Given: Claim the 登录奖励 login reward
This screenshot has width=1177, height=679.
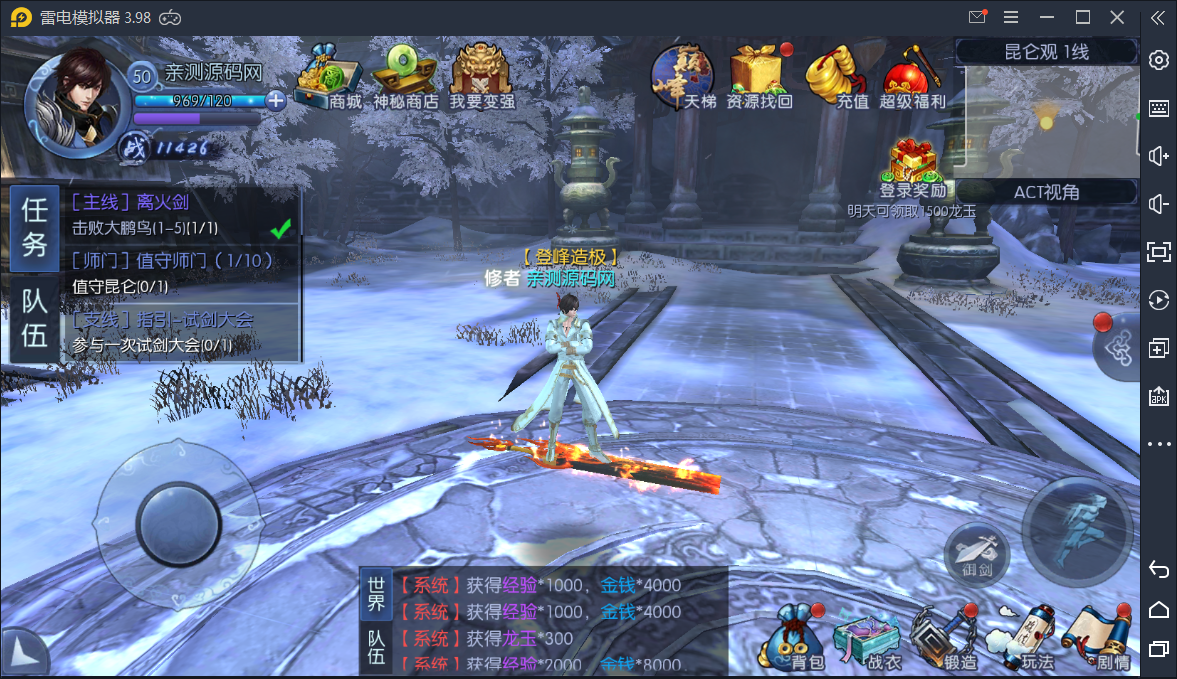Looking at the screenshot, I should [912, 168].
